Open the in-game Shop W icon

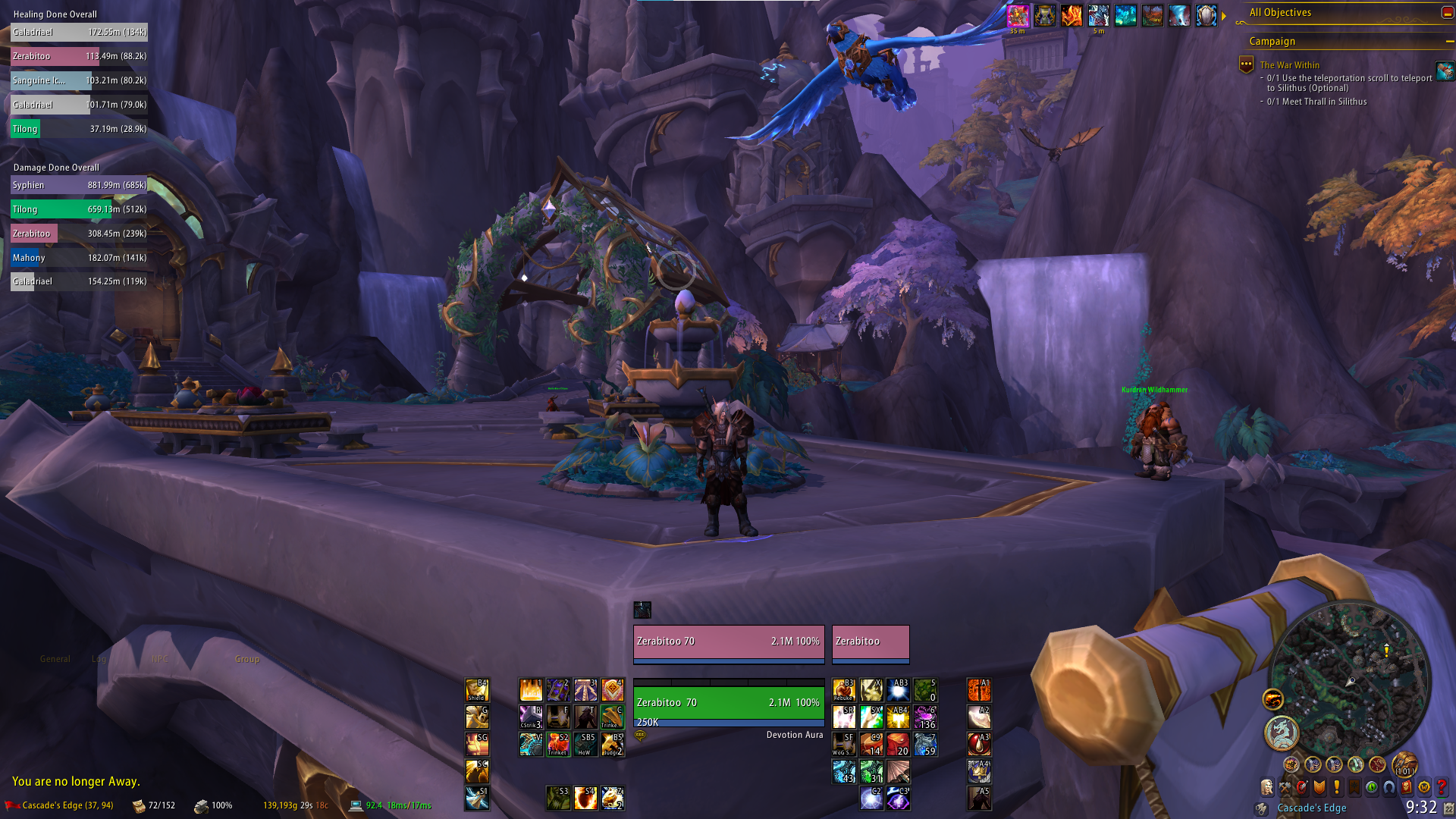click(1425, 787)
